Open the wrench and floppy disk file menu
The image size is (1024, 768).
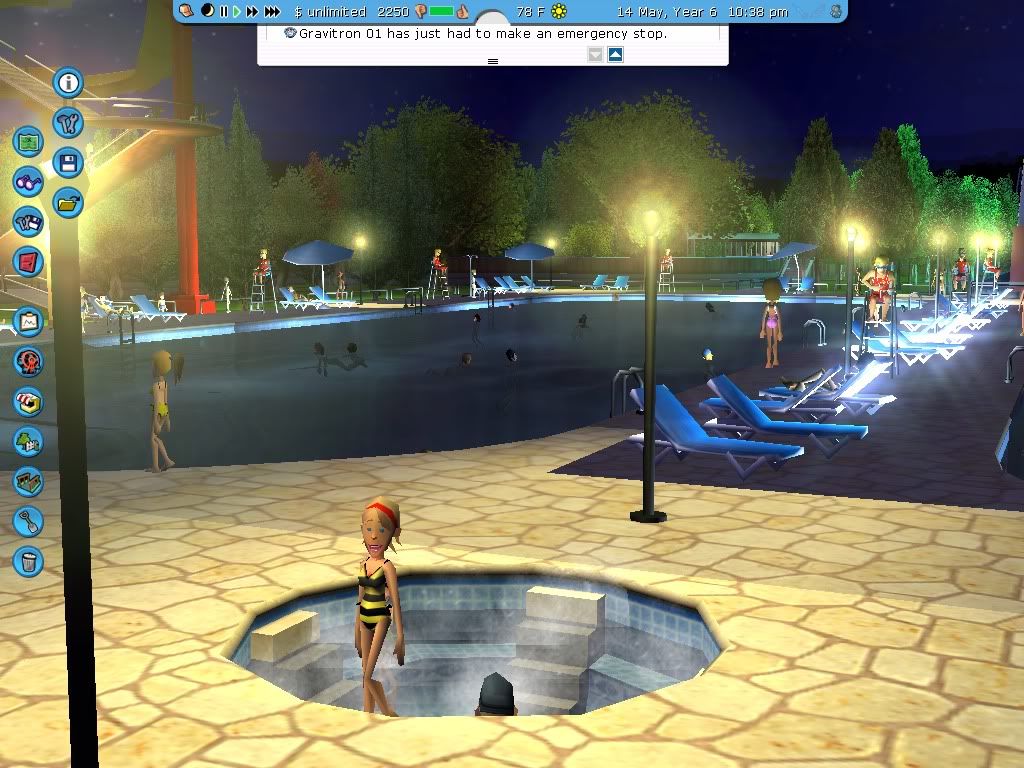pyautogui.click(x=28, y=222)
